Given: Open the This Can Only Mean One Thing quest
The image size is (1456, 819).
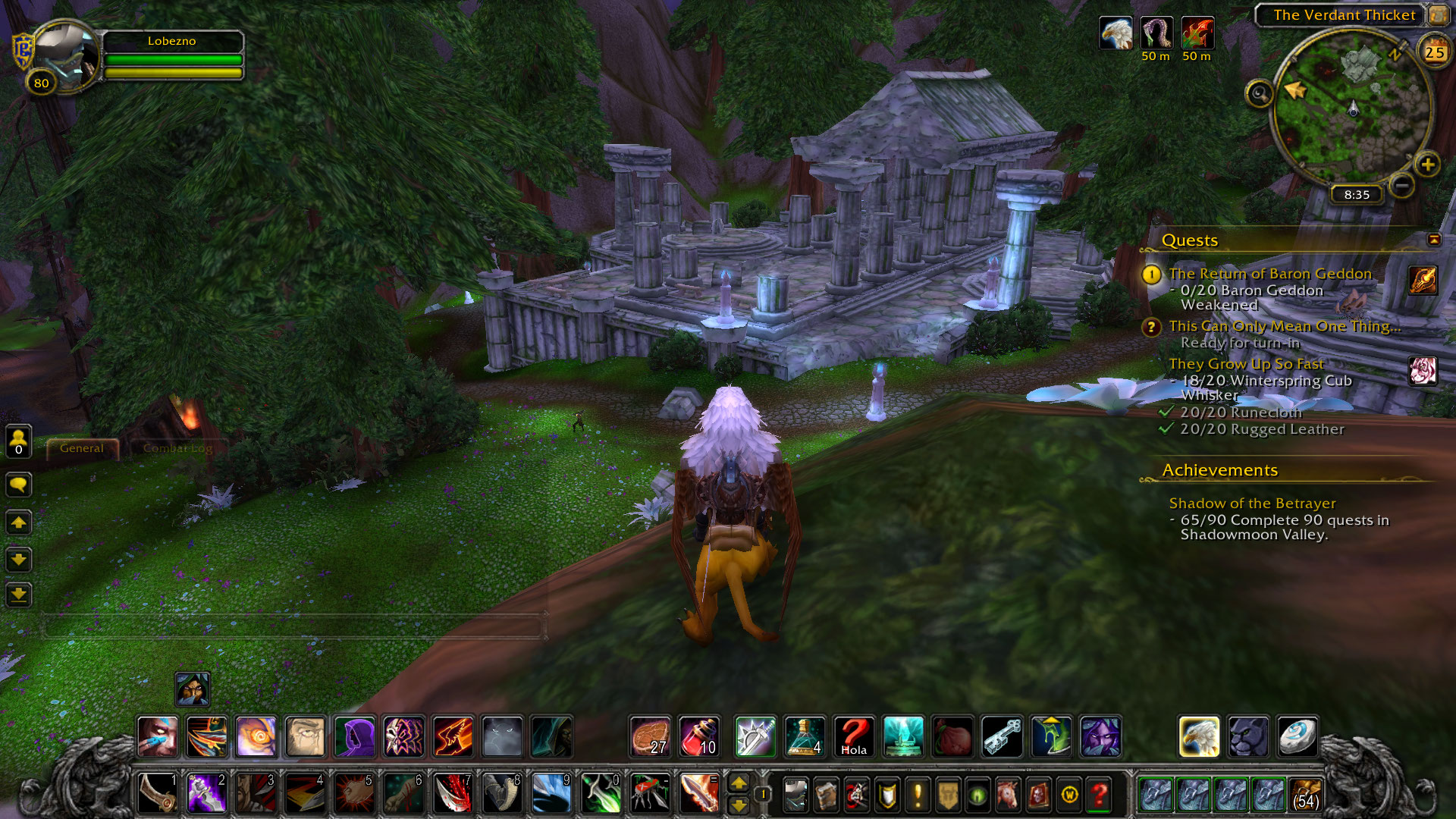Looking at the screenshot, I should pyautogui.click(x=1284, y=326).
